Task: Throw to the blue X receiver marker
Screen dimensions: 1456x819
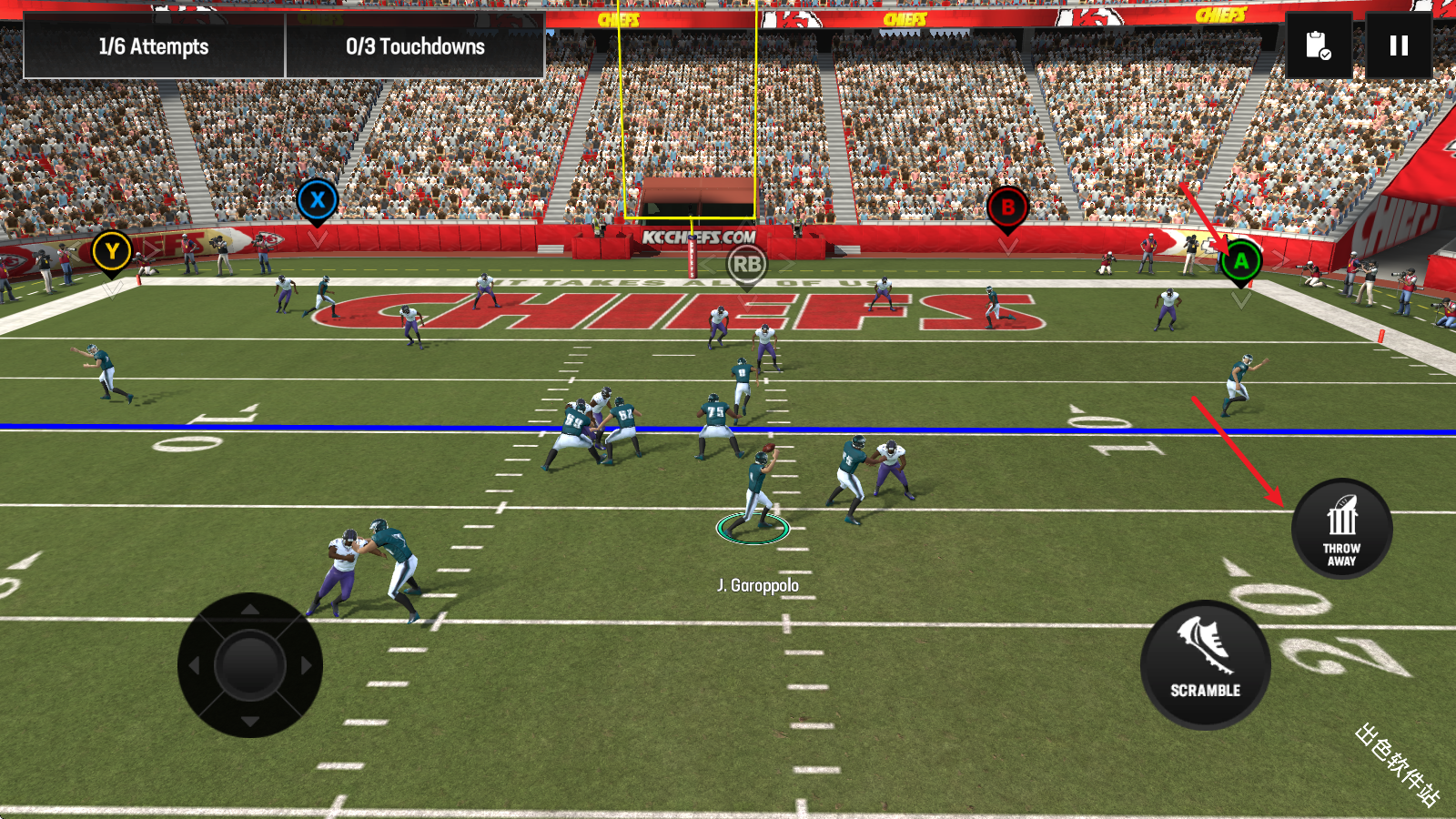Action: pyautogui.click(x=318, y=200)
